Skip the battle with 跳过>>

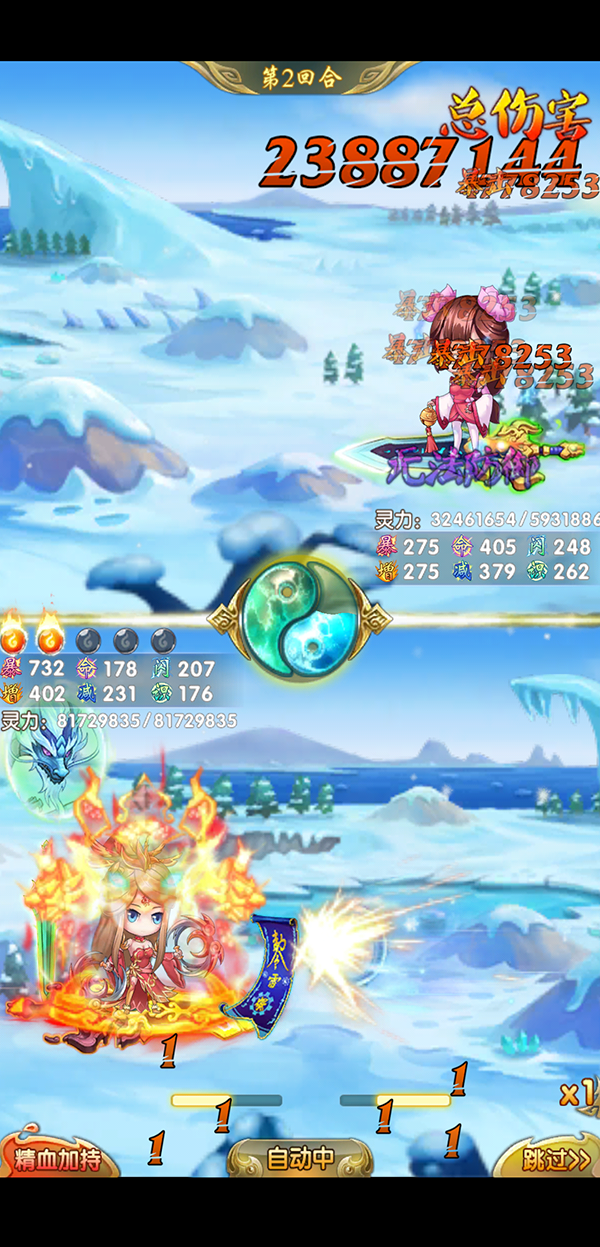(x=553, y=1160)
